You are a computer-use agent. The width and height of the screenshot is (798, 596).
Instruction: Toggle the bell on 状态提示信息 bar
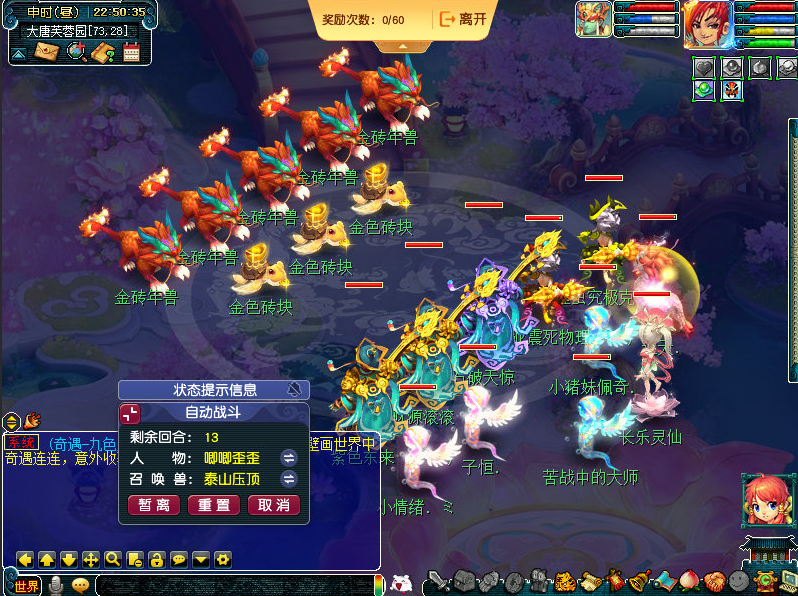click(x=294, y=390)
